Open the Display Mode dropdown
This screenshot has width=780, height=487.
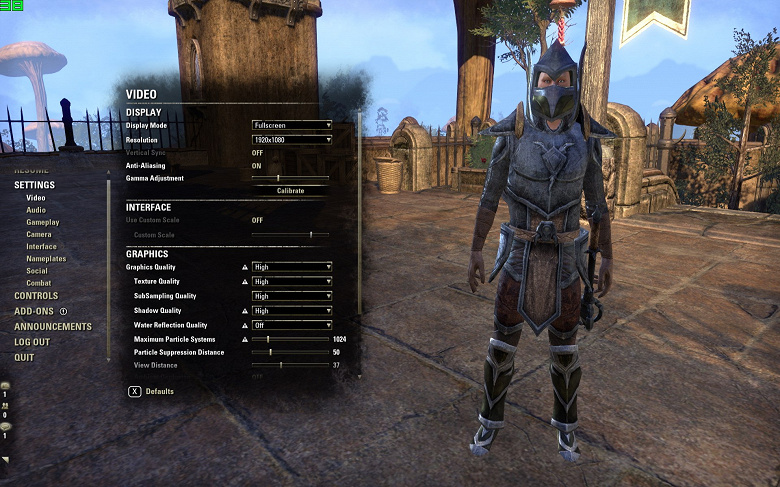click(x=291, y=125)
